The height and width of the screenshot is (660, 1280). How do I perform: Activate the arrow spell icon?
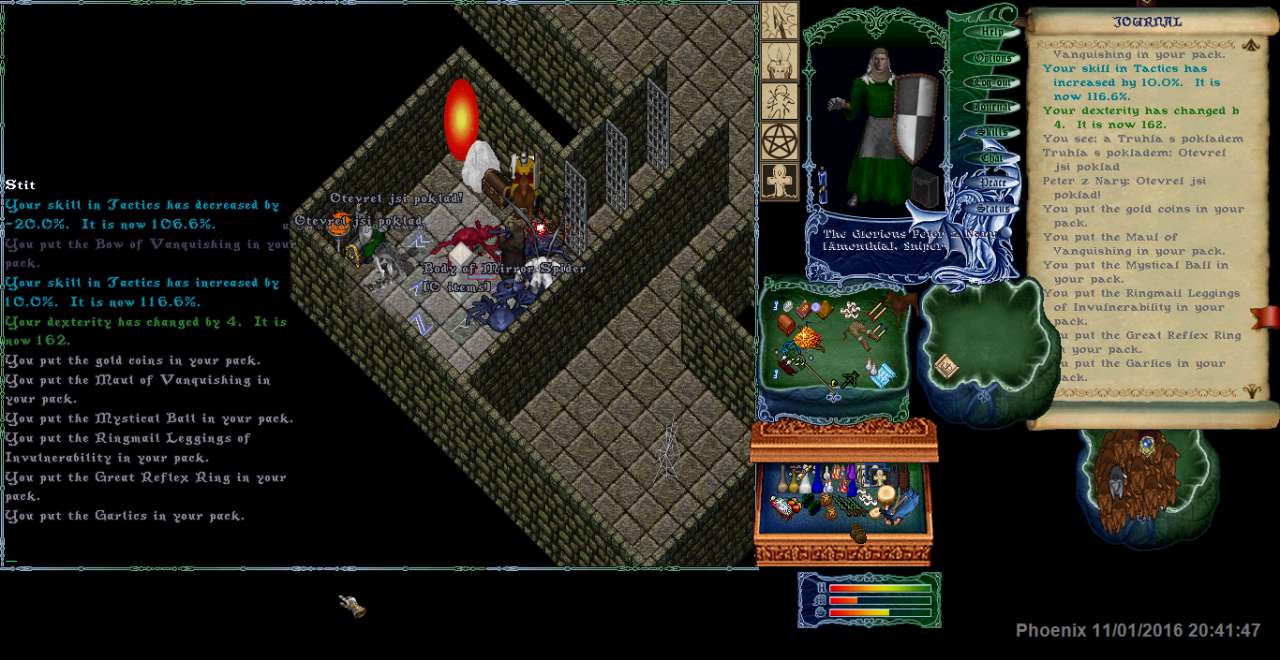(x=779, y=21)
